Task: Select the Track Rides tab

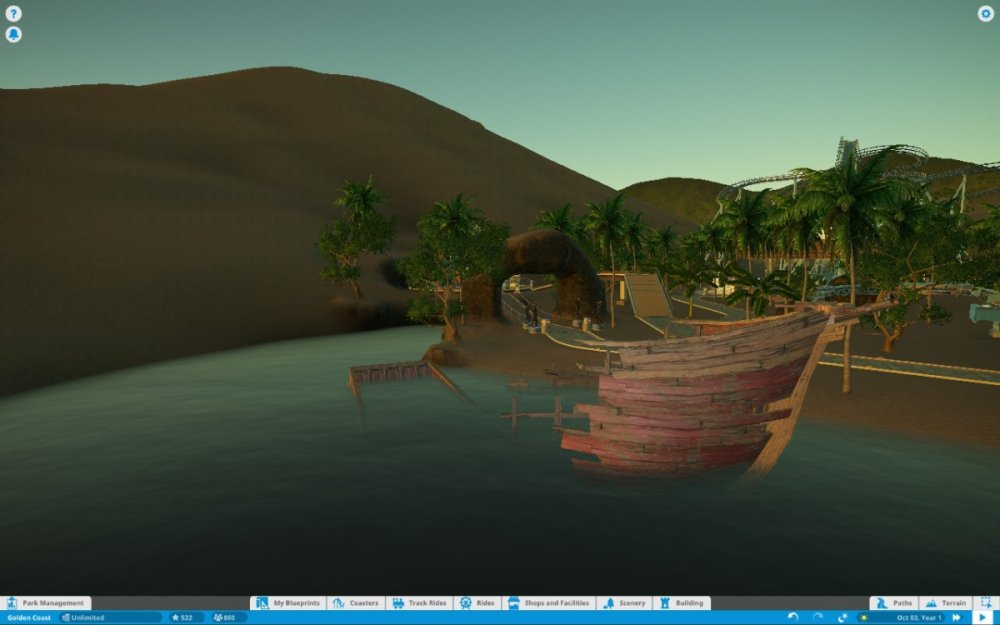Action: (420, 603)
